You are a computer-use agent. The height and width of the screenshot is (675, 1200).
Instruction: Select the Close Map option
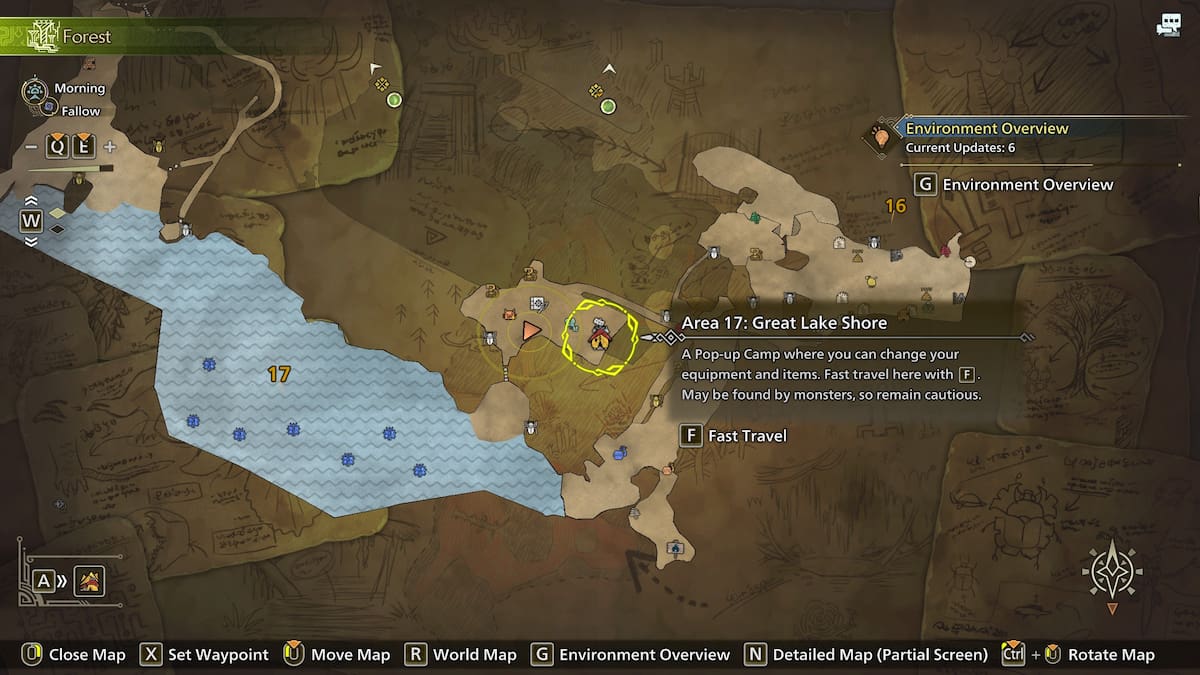pyautogui.click(x=75, y=655)
